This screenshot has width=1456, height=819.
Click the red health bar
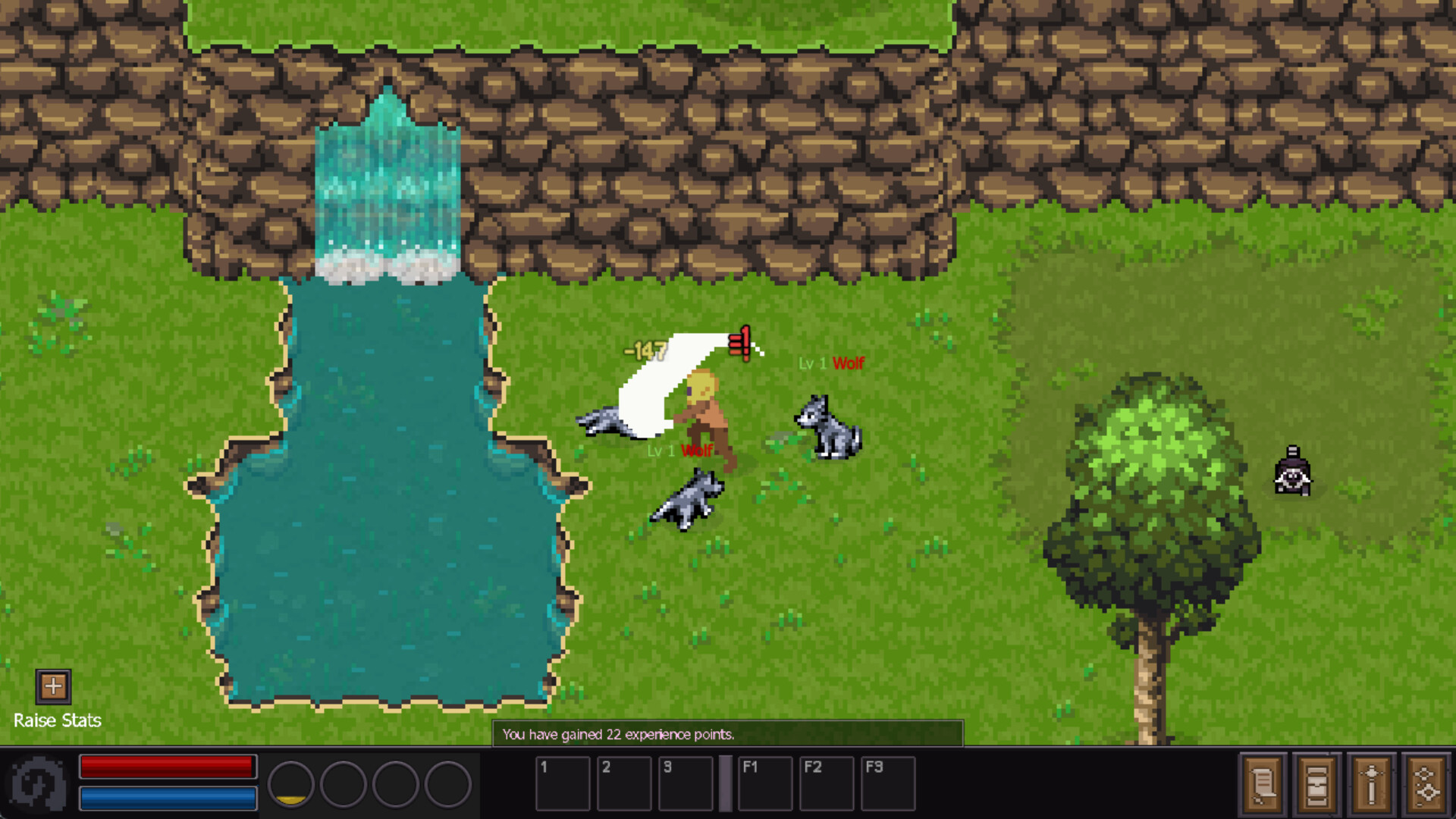tap(167, 766)
